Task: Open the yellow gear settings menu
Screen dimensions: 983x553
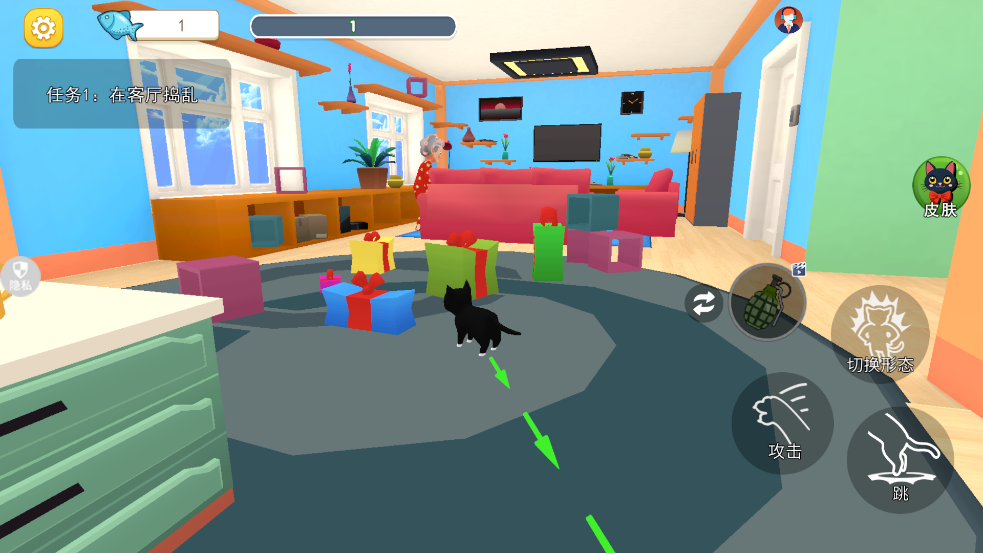Action: [x=43, y=27]
